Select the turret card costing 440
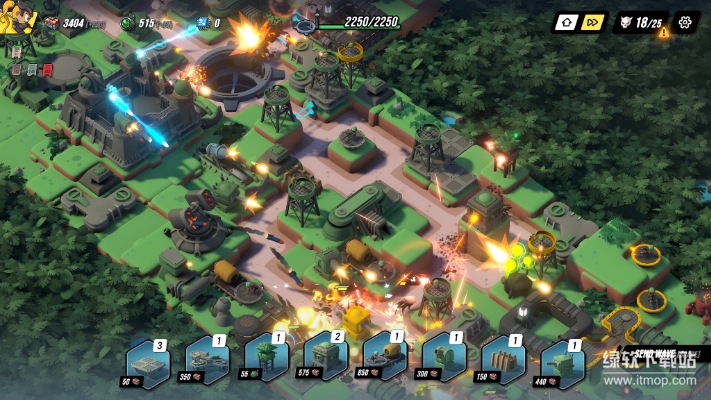This screenshot has width=711, height=400. point(562,361)
